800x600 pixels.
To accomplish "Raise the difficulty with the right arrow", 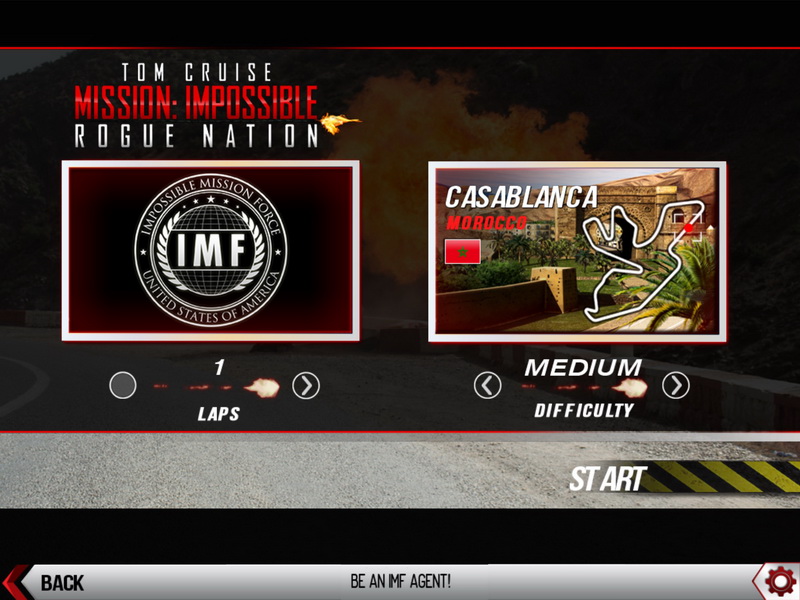I will coord(676,385).
